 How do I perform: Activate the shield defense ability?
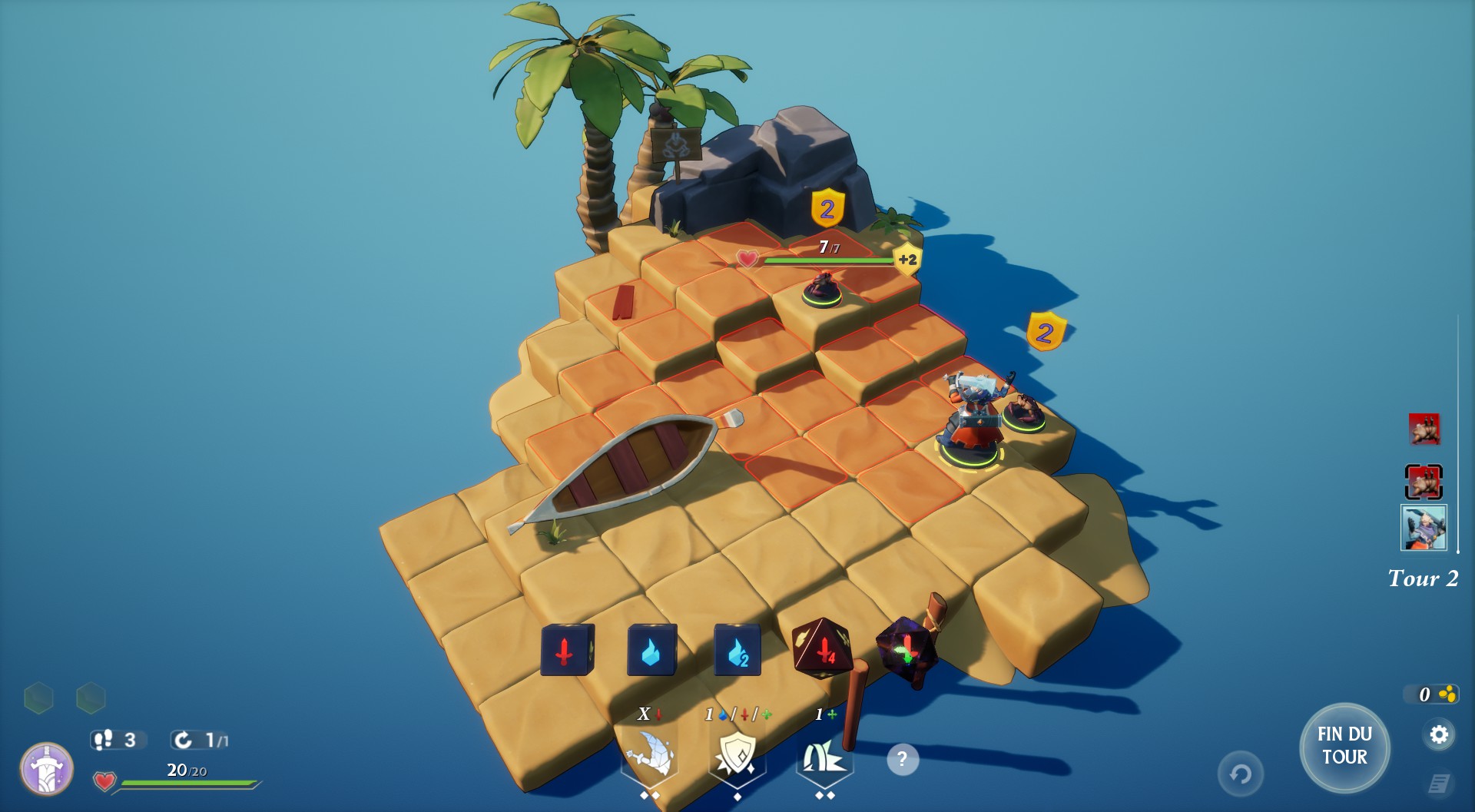(737, 755)
